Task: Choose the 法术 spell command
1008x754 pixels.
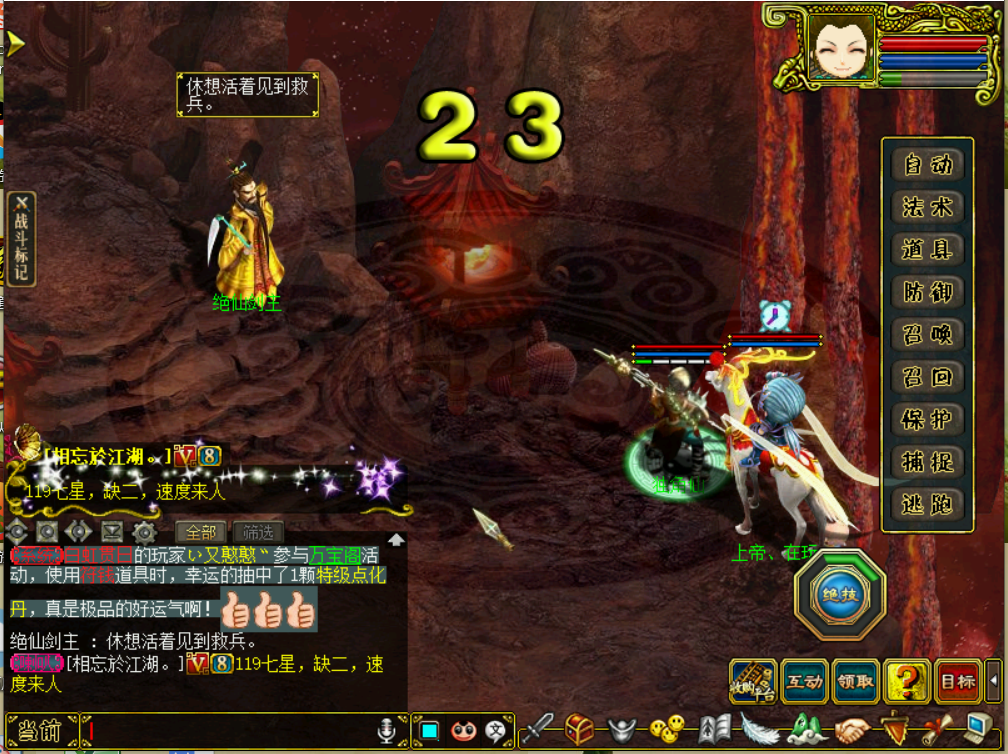Action: pyautogui.click(x=928, y=207)
